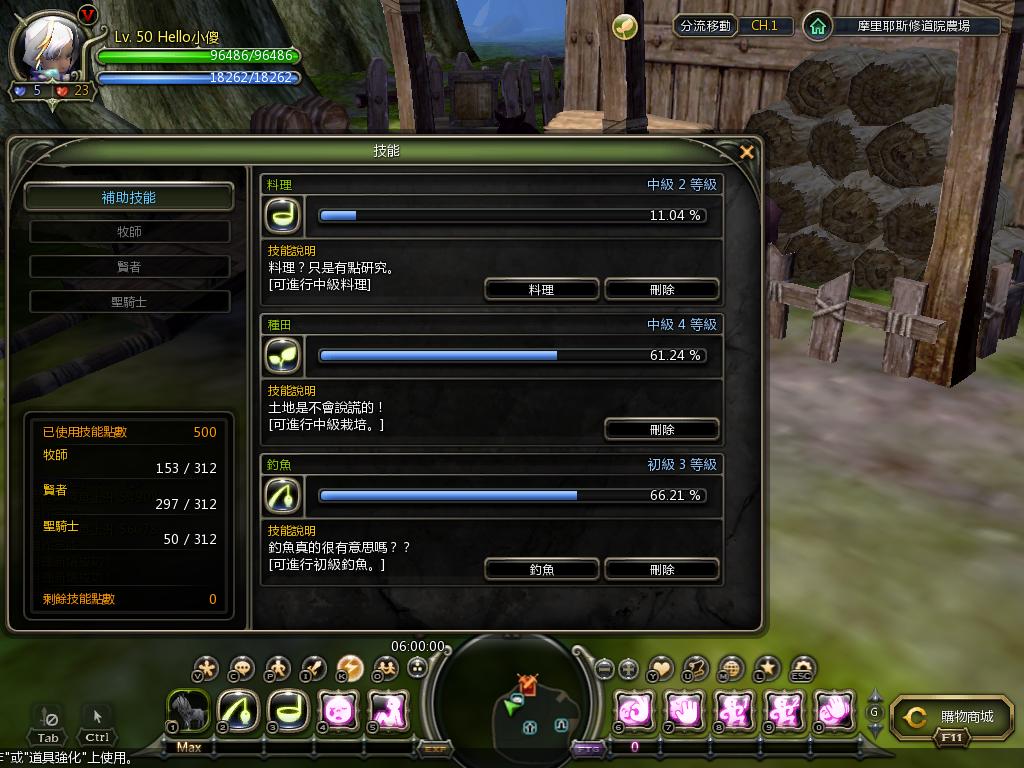The width and height of the screenshot is (1024, 768).
Task: Select the farming sprout skill icon
Action: coord(282,355)
